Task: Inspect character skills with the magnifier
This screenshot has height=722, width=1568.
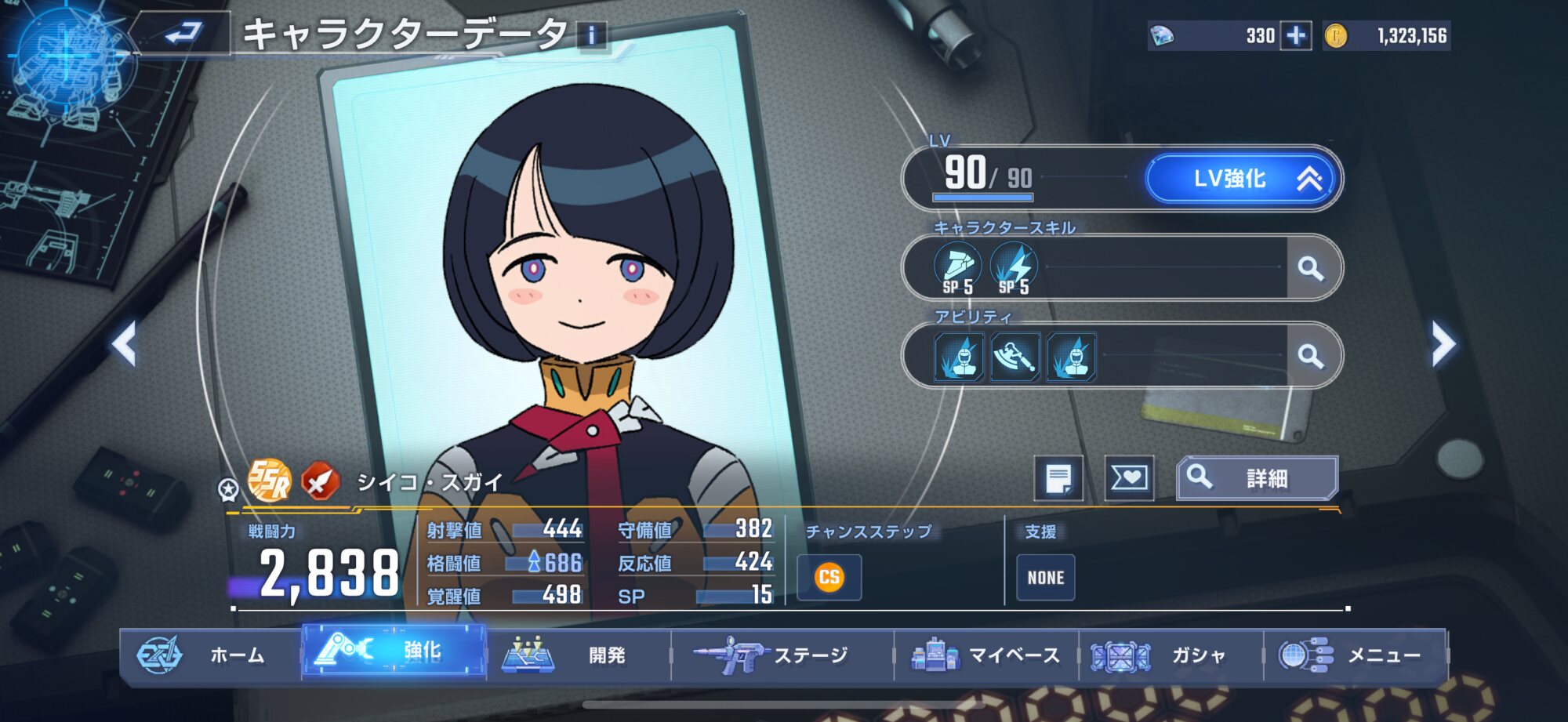Action: (1311, 269)
